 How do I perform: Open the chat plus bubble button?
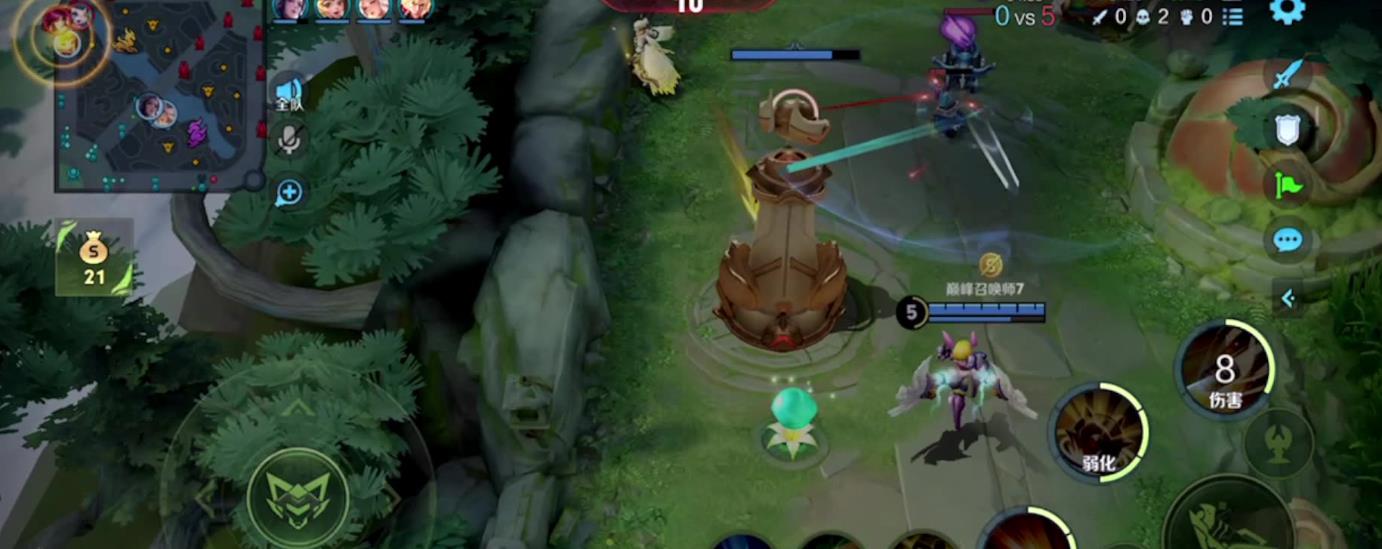click(289, 192)
